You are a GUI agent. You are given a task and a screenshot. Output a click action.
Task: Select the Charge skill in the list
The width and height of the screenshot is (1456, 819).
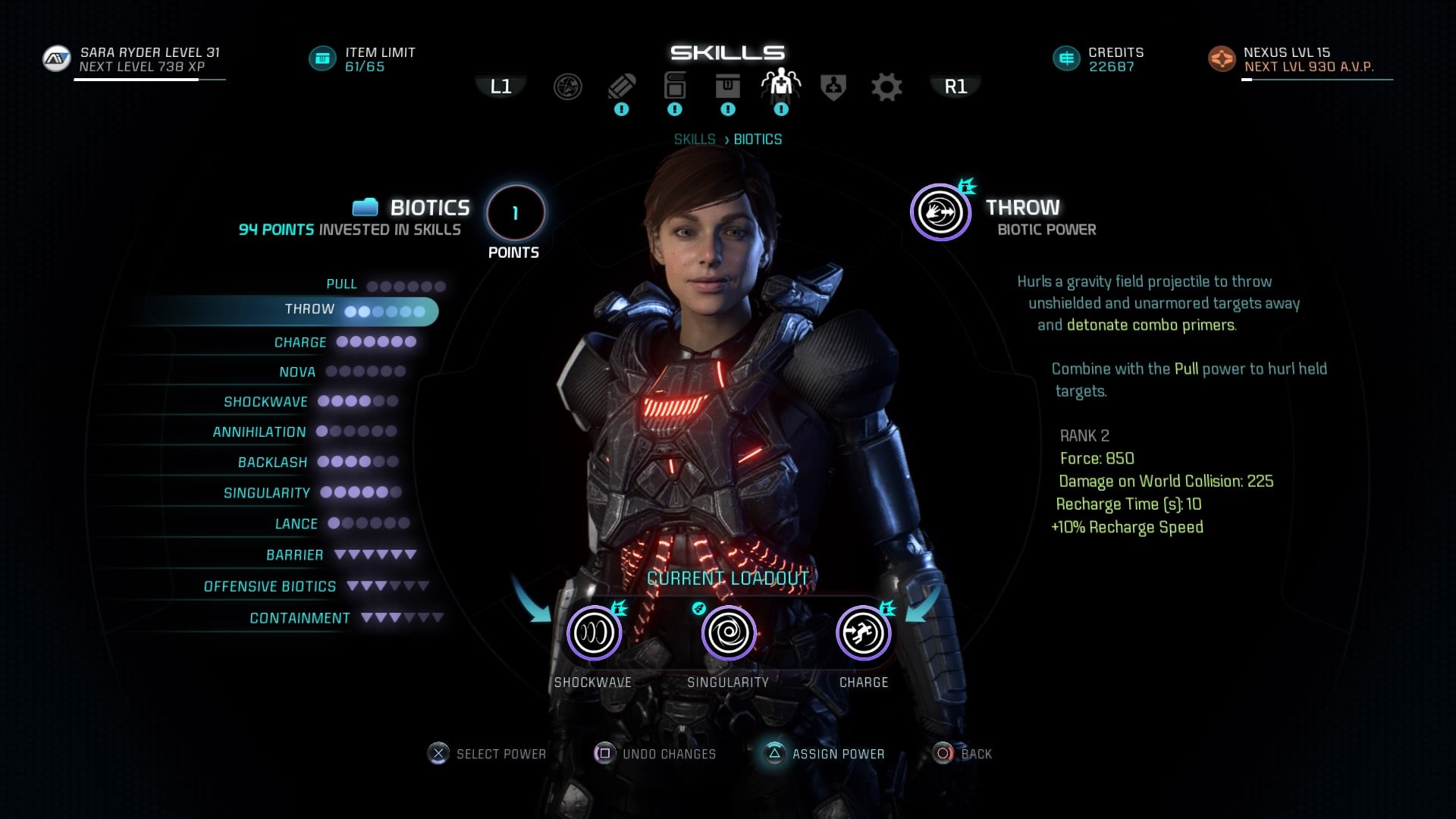point(300,343)
